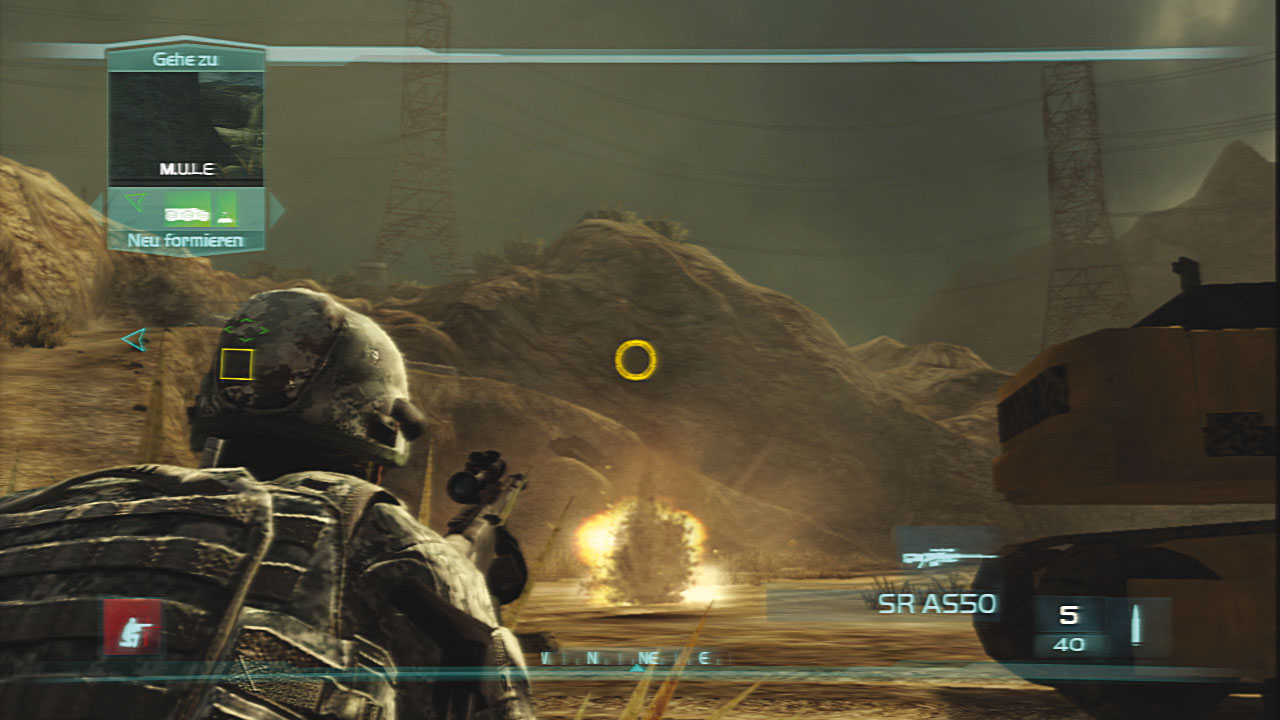Click the green soldier health indicator icon
1280x720 pixels.
coord(224,212)
